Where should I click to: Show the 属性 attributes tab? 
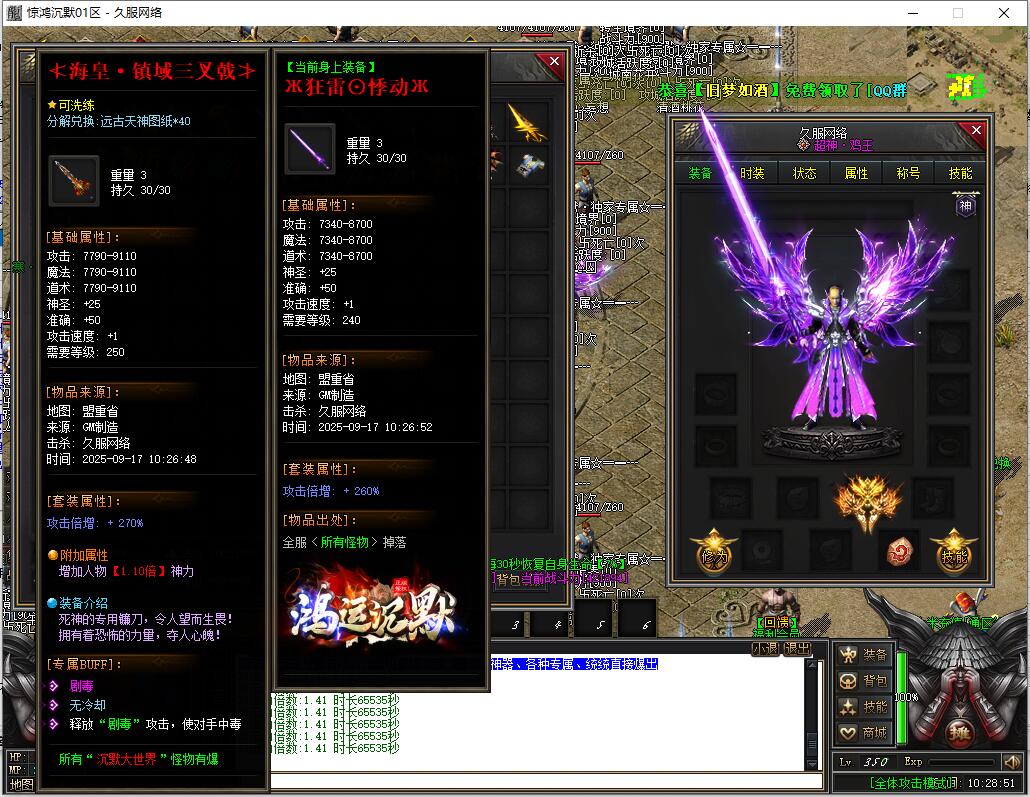pyautogui.click(x=856, y=173)
